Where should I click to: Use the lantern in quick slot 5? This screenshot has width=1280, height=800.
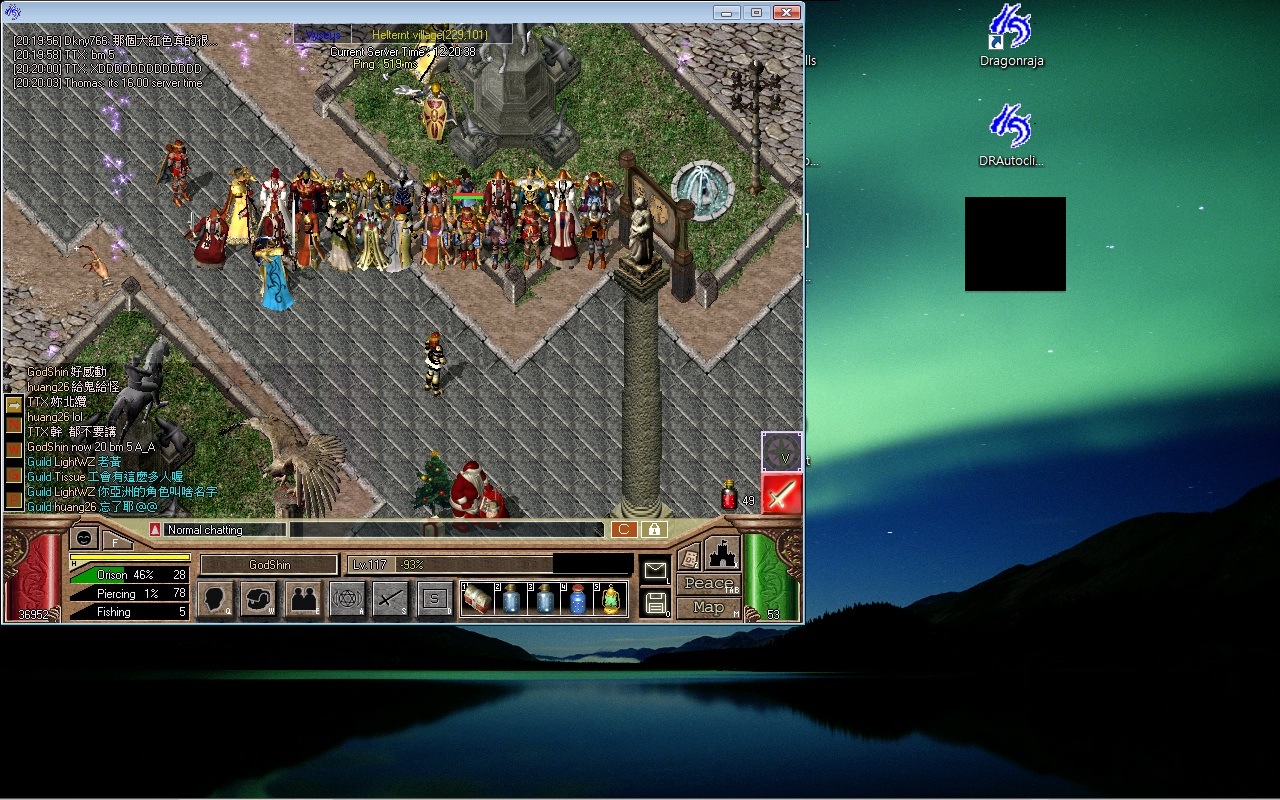610,600
